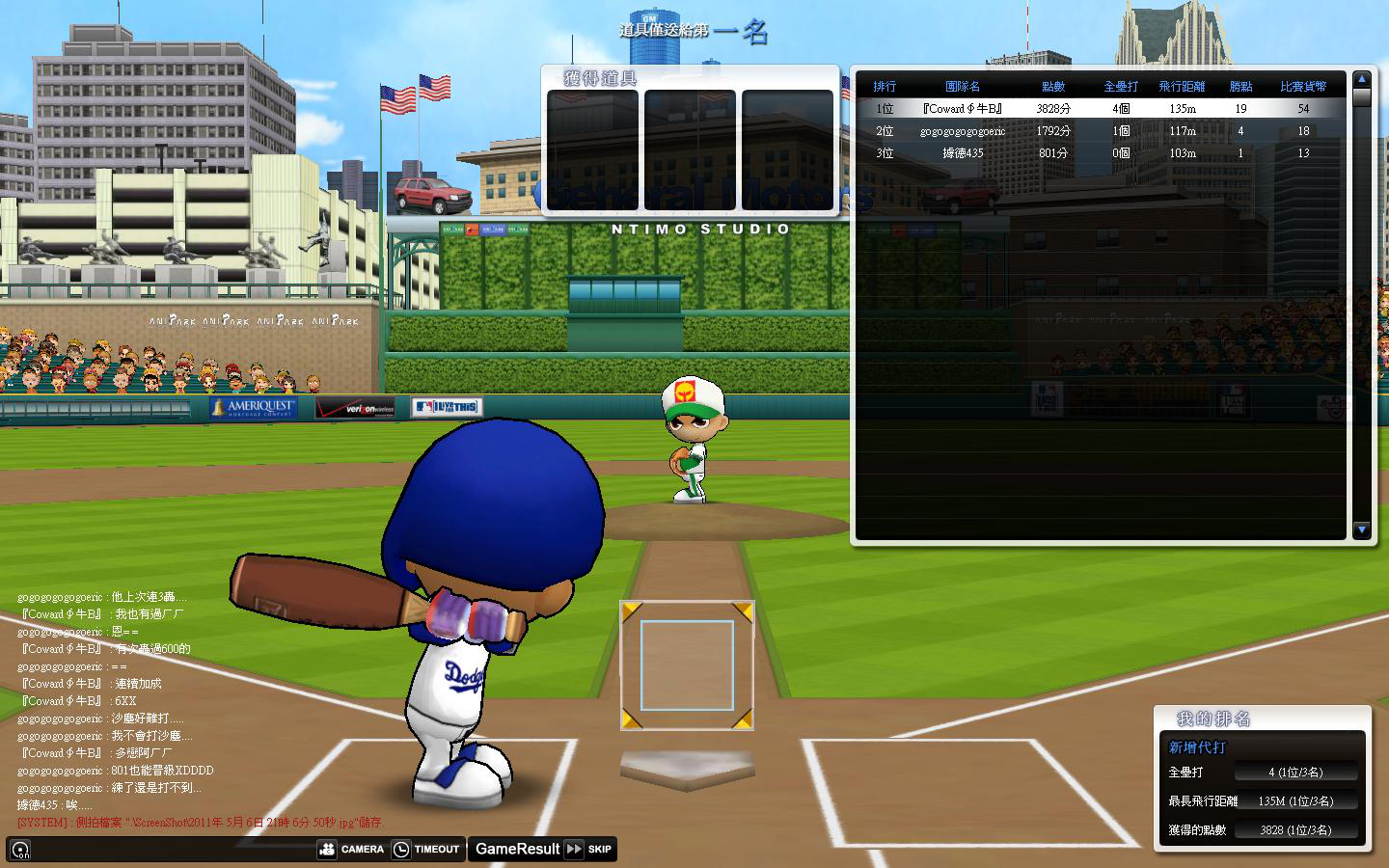Call a TIMEOUT with the clock button

click(426, 850)
